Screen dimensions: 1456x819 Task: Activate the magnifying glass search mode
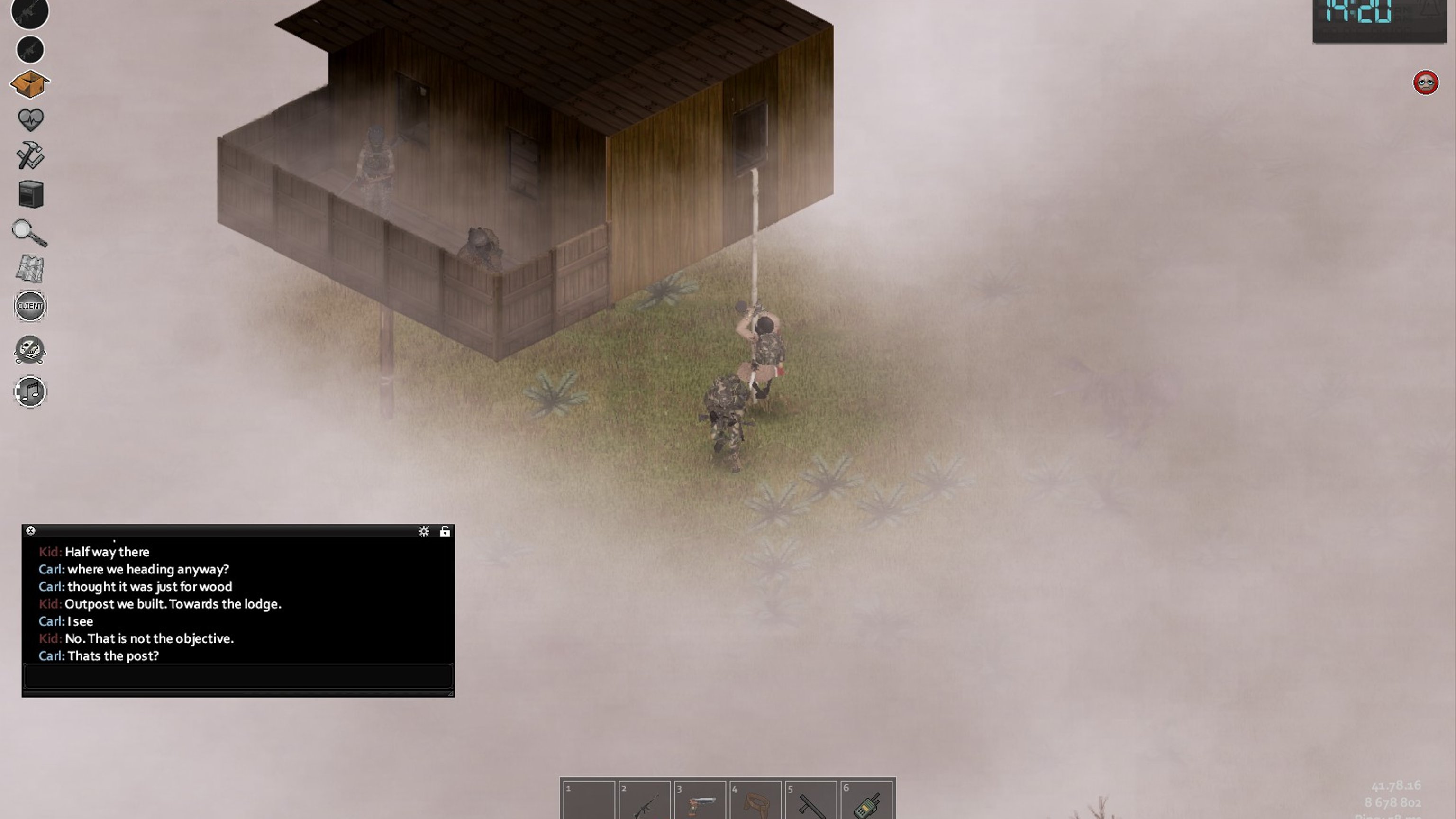point(29,233)
